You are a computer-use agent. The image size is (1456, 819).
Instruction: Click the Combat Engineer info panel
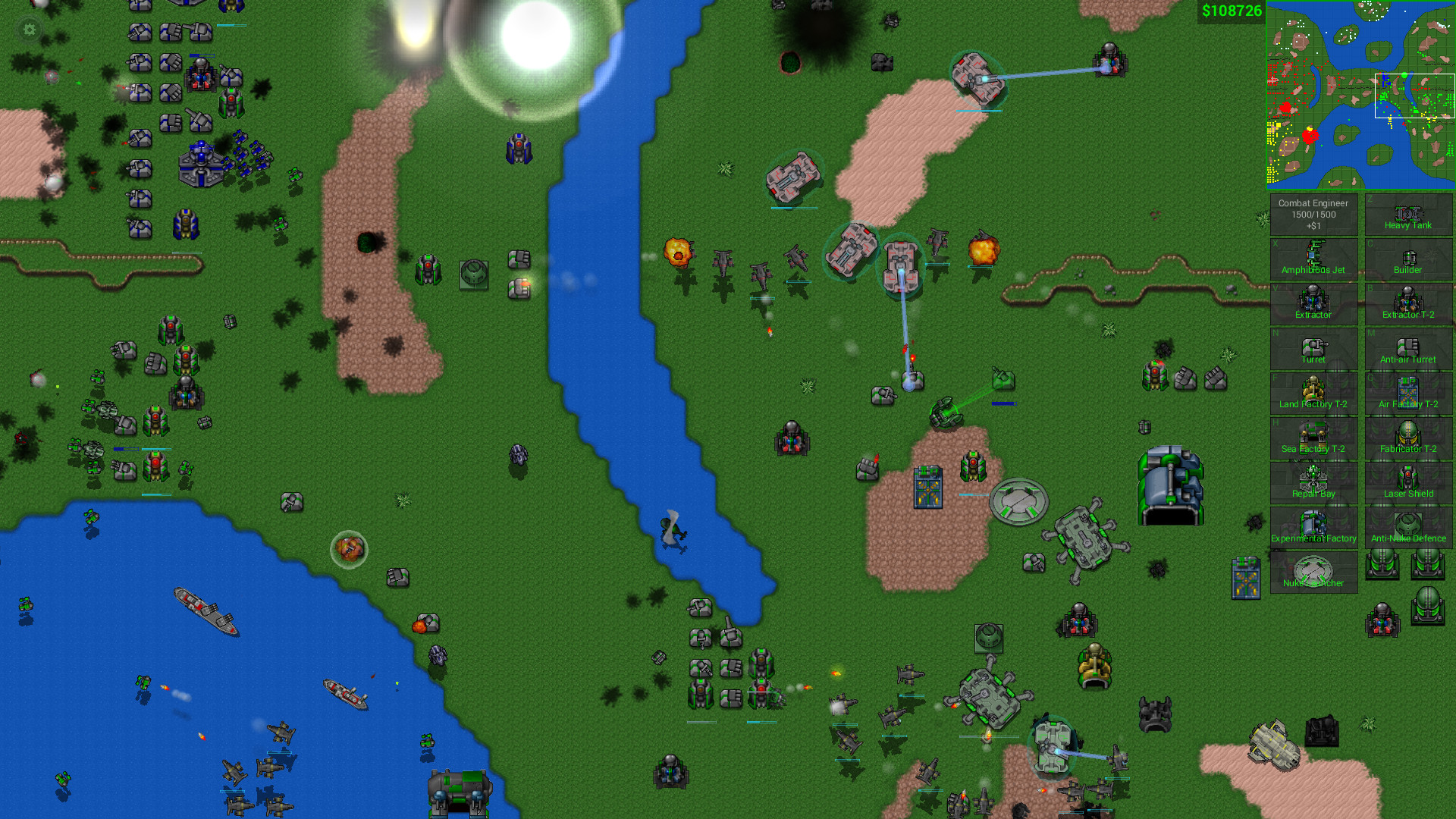click(1313, 213)
